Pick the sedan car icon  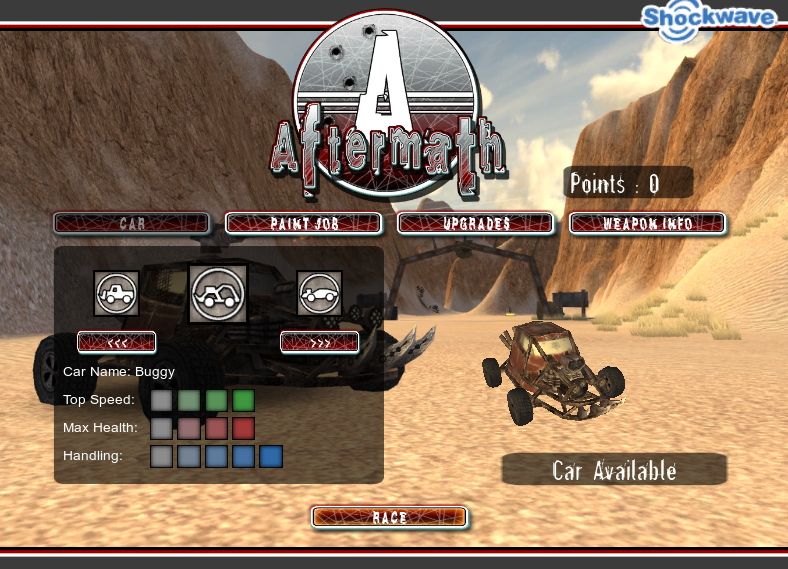coord(319,294)
